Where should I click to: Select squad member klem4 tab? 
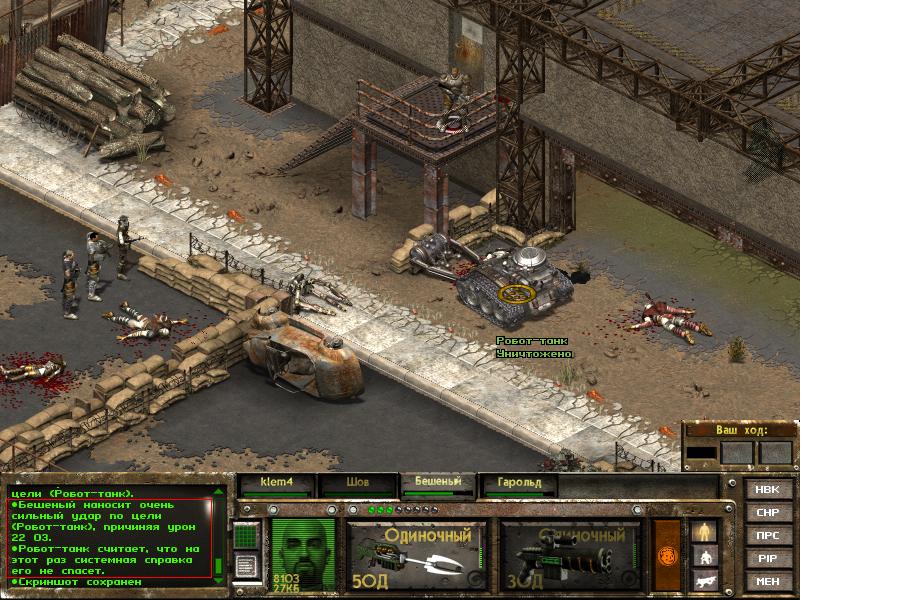click(x=276, y=484)
